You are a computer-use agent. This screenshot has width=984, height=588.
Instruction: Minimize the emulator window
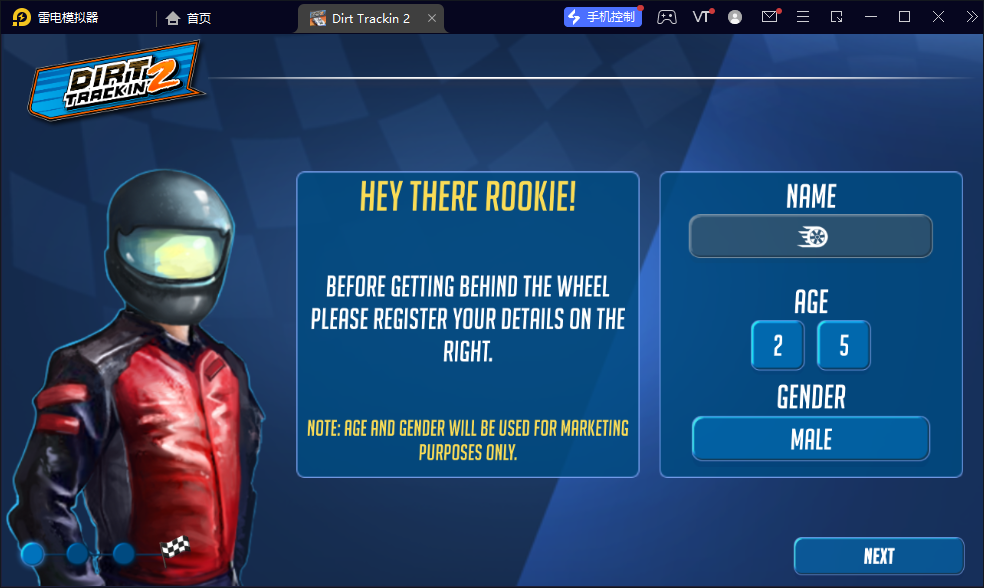click(x=870, y=17)
